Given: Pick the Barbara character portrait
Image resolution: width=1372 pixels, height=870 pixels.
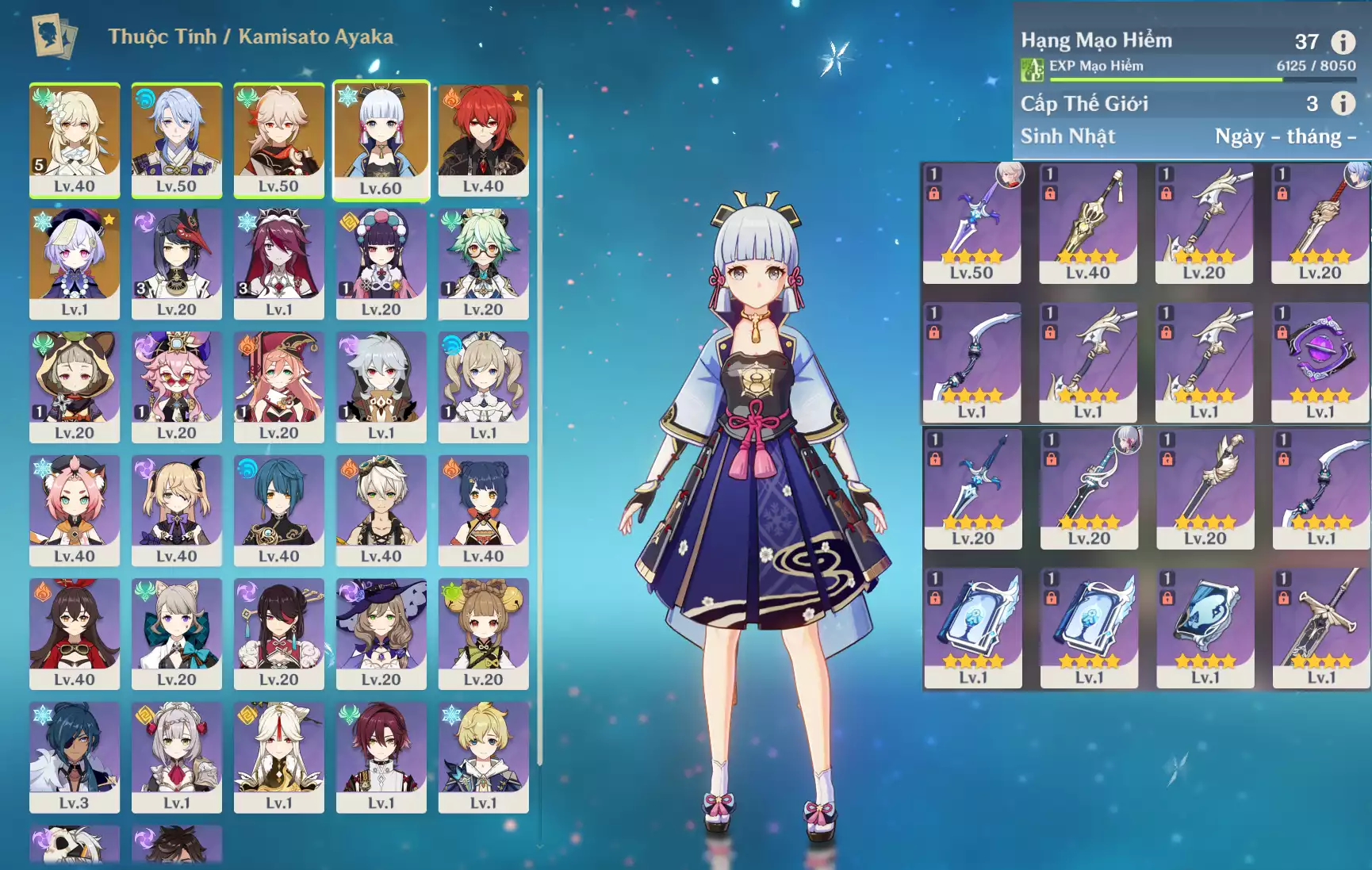Looking at the screenshot, I should point(483,386).
